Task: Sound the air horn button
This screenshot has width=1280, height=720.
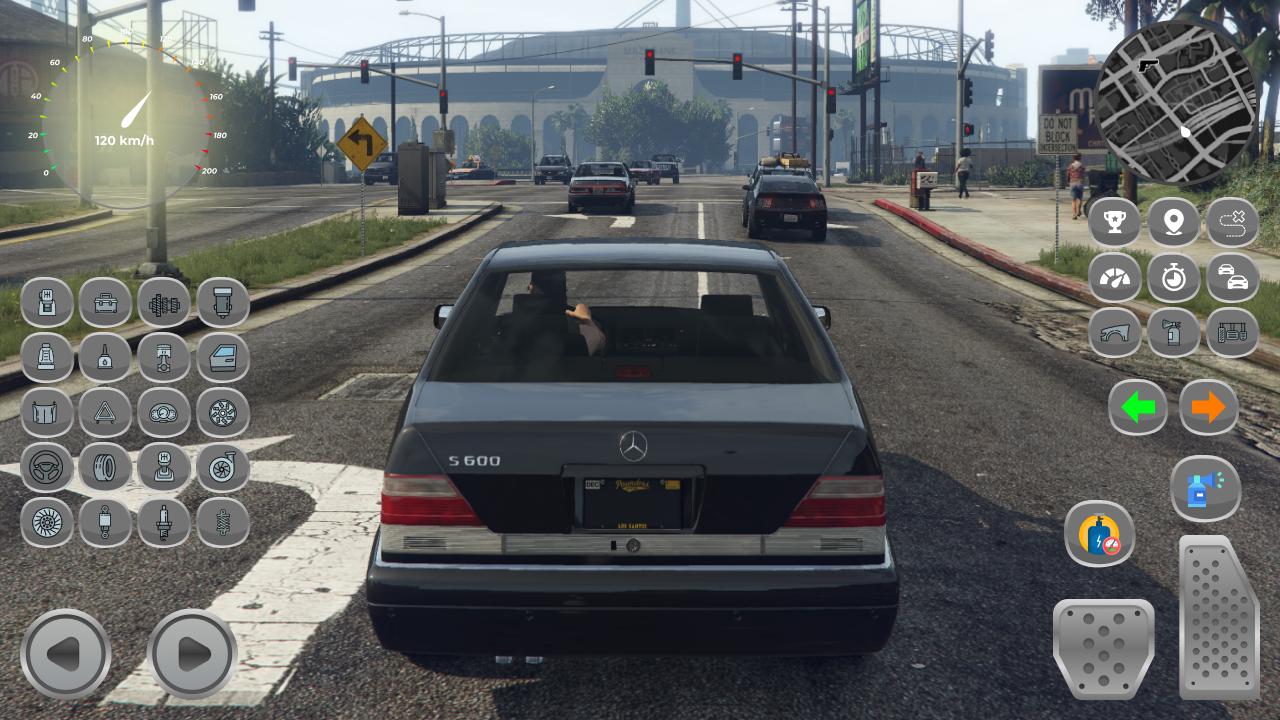Action: (1205, 489)
